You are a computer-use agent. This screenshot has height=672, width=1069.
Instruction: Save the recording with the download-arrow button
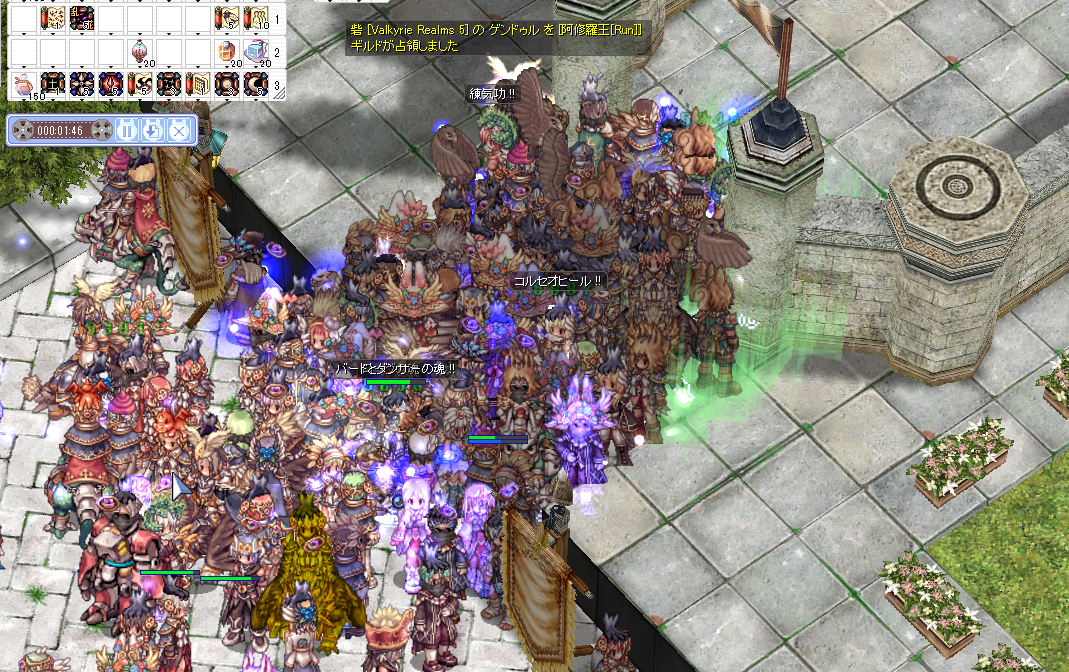click(x=152, y=129)
